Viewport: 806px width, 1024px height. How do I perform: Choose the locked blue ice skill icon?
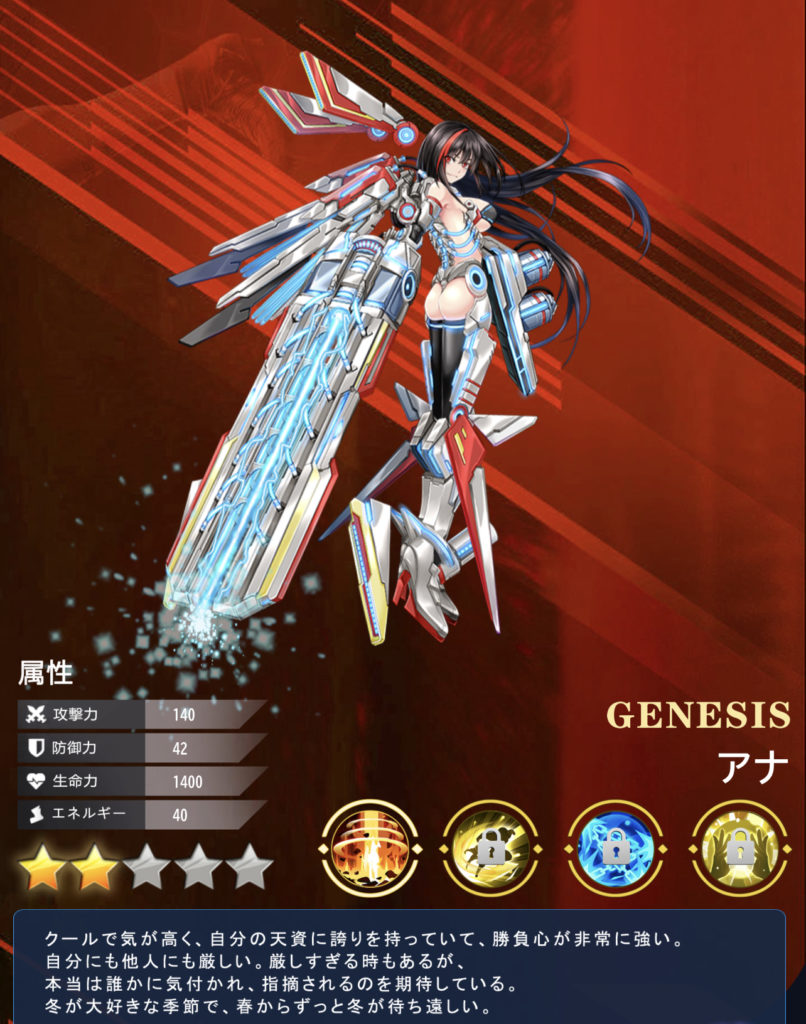[x=615, y=848]
